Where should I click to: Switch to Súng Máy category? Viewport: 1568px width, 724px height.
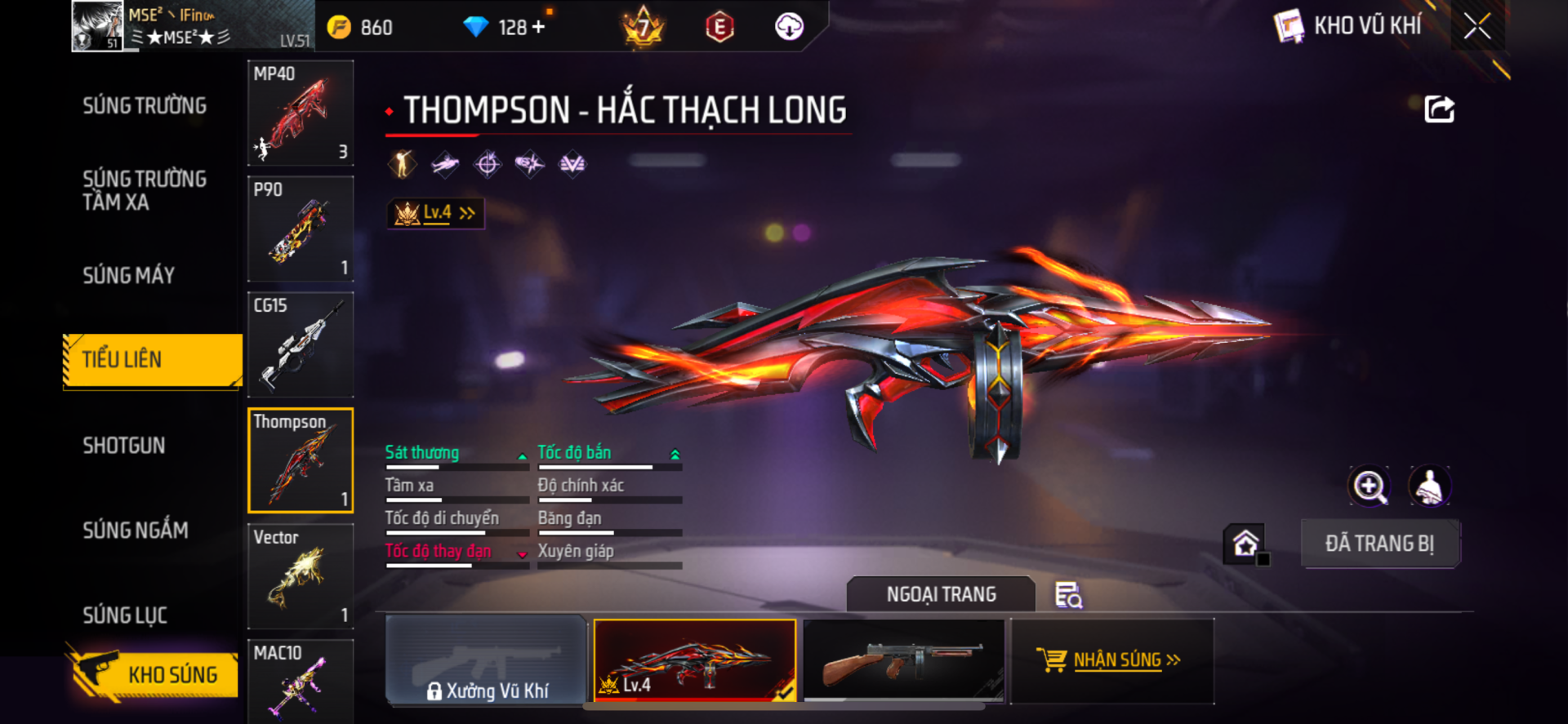(129, 276)
